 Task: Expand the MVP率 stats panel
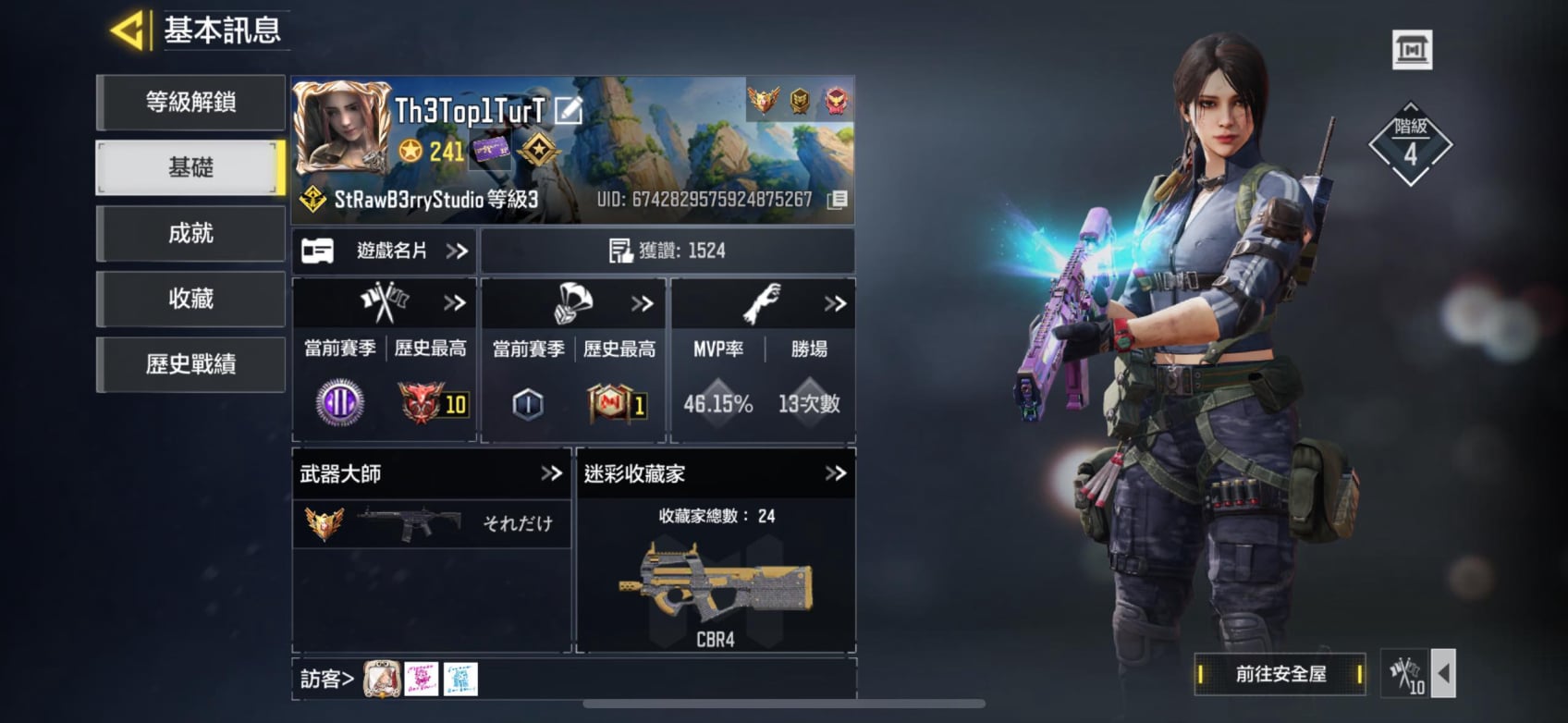click(834, 303)
